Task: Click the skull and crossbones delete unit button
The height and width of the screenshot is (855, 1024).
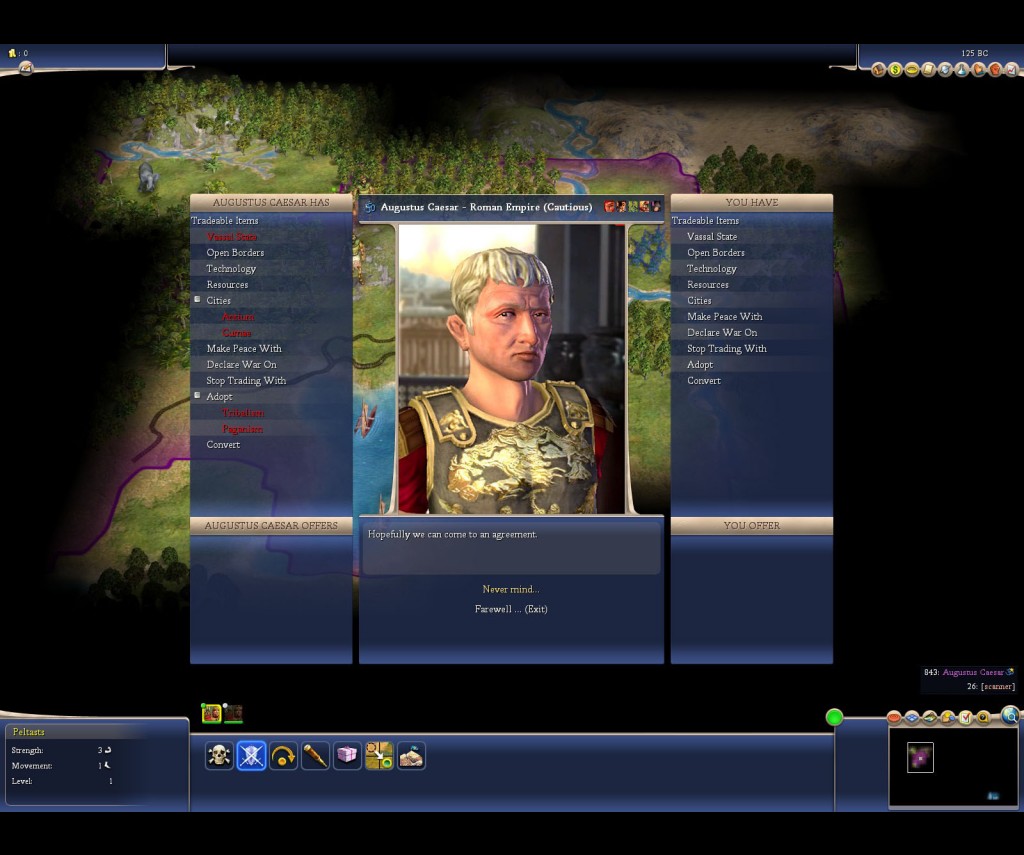Action: coord(219,756)
